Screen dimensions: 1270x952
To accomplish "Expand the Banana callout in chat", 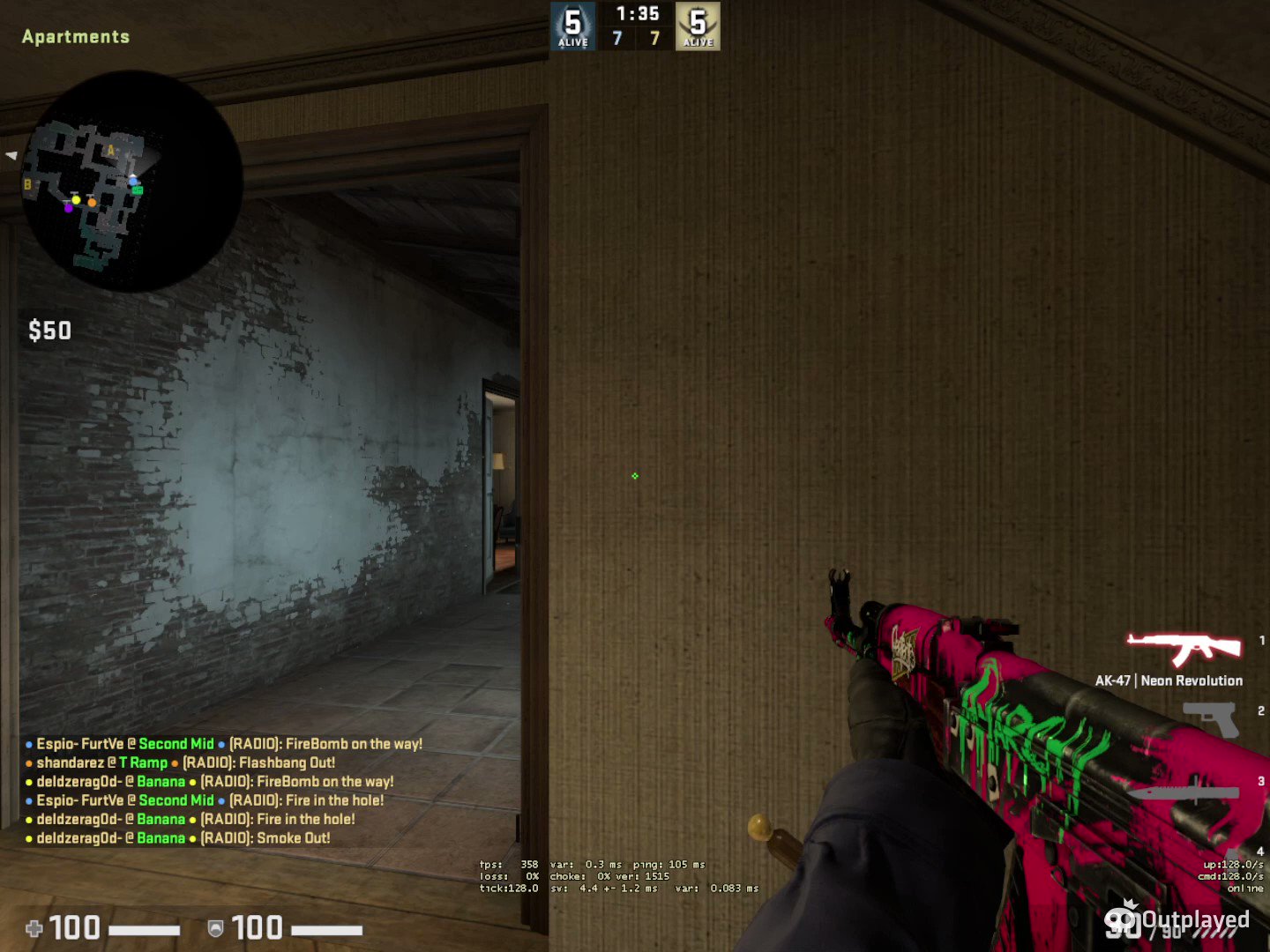I will (161, 781).
